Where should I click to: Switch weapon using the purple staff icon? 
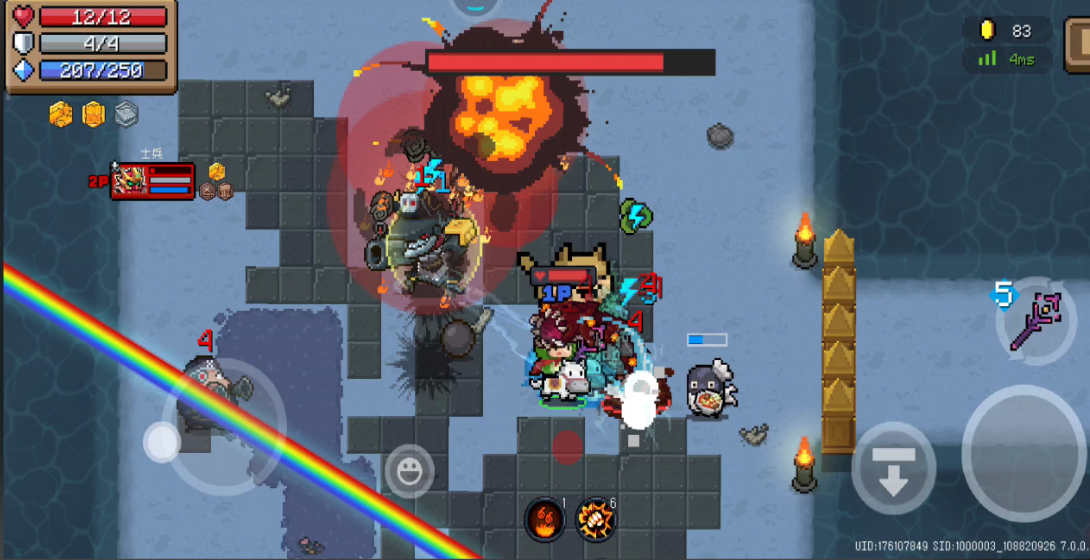click(x=1036, y=320)
